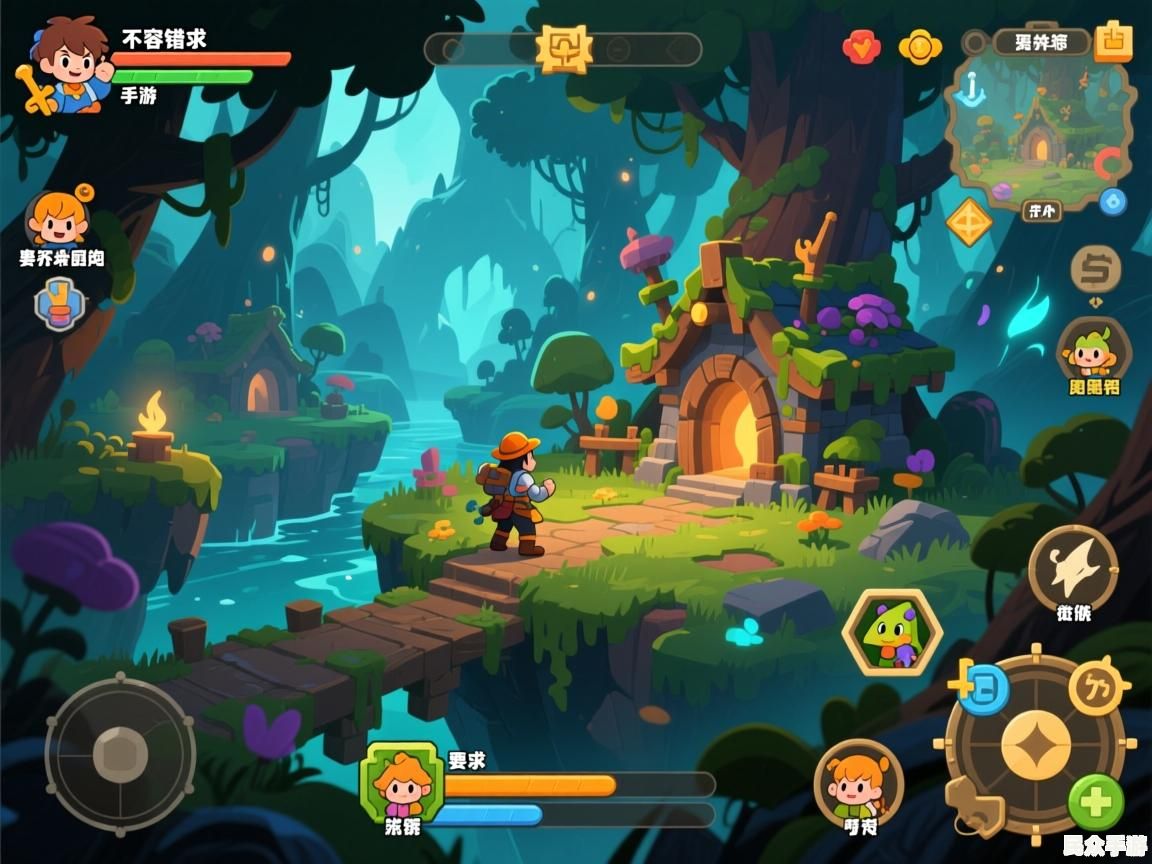Activate the orange diamond compass icon

point(969,221)
